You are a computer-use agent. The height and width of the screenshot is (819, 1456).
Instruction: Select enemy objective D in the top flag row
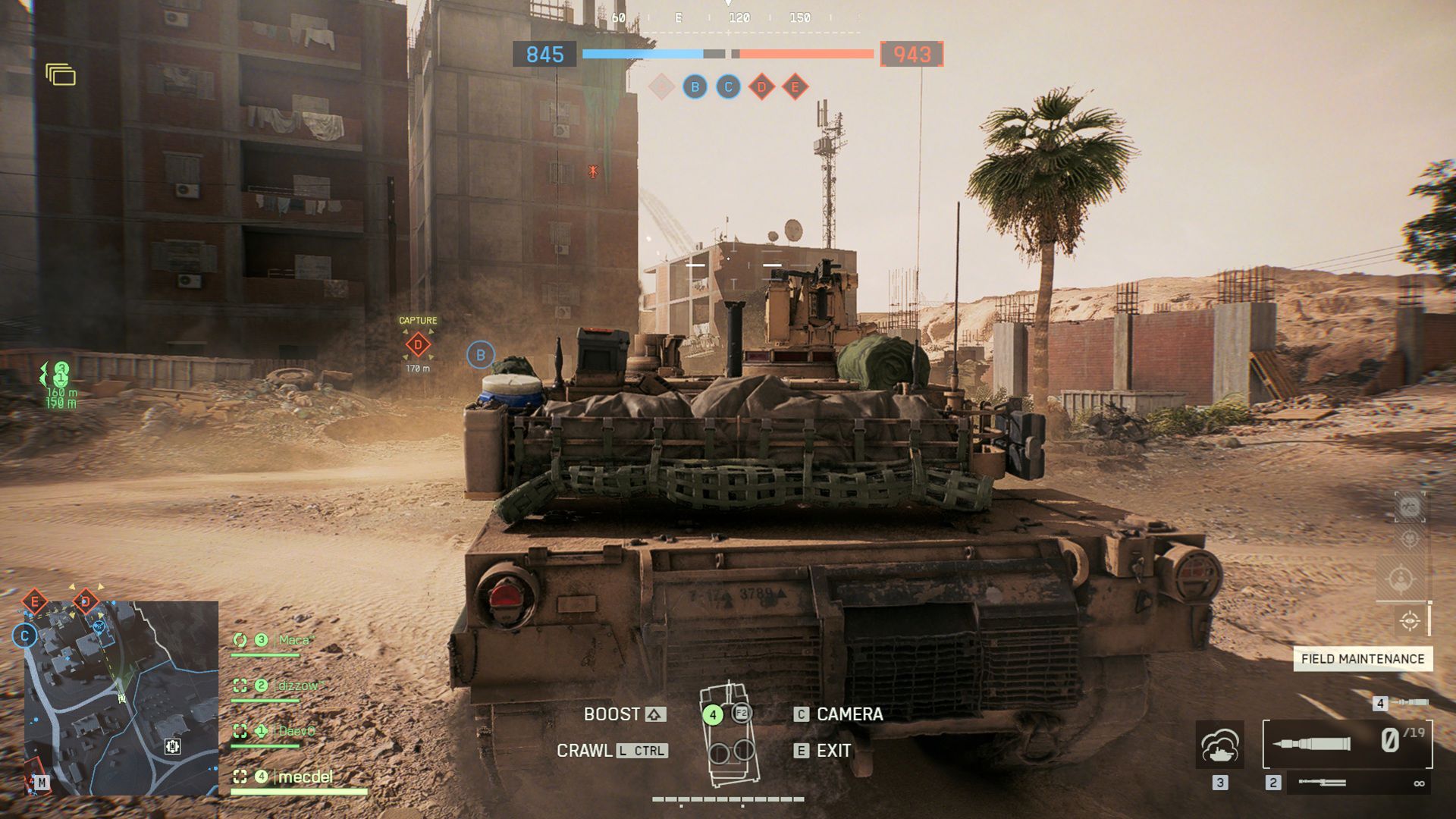761,87
